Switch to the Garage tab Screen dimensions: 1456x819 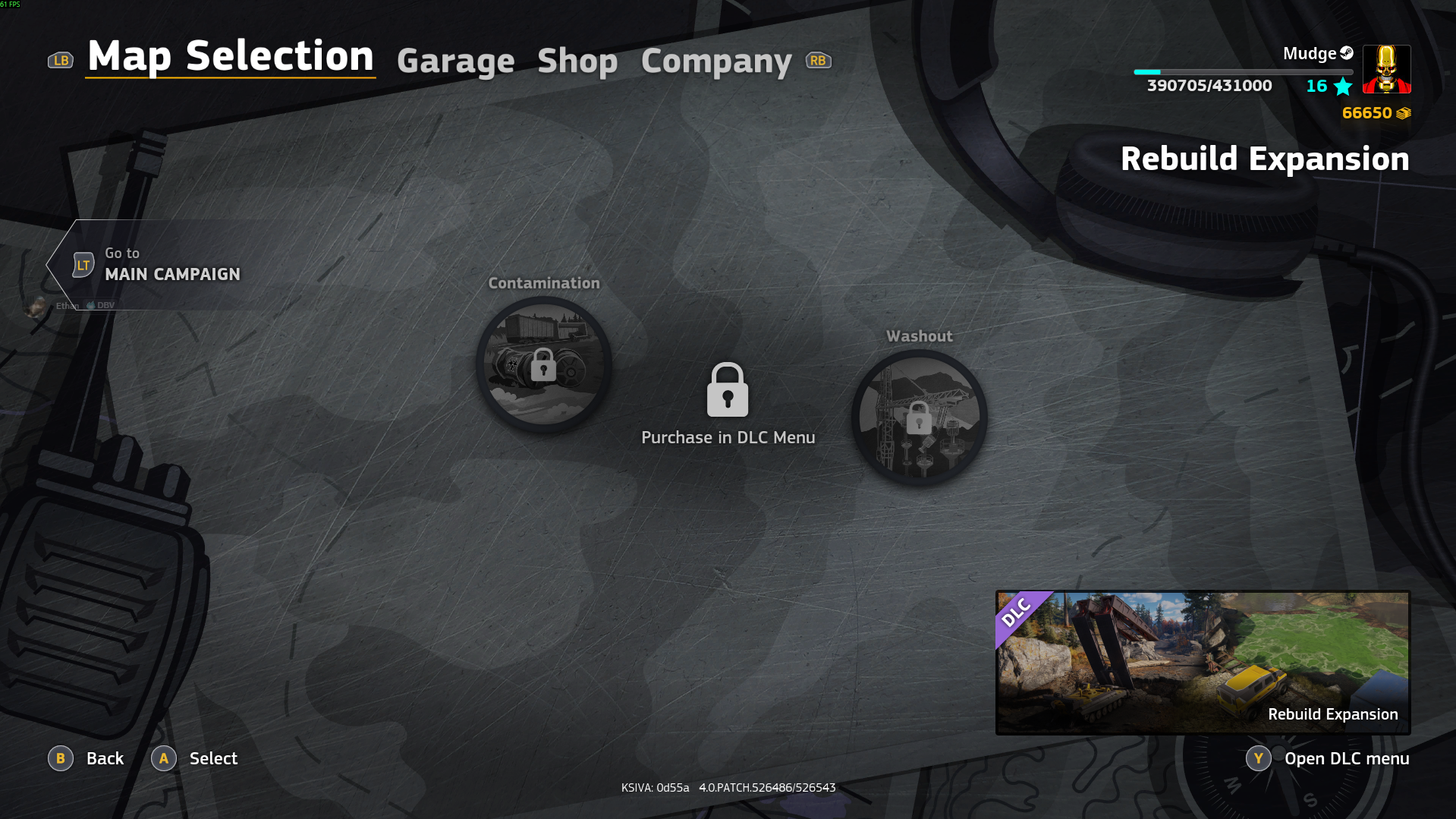(455, 61)
